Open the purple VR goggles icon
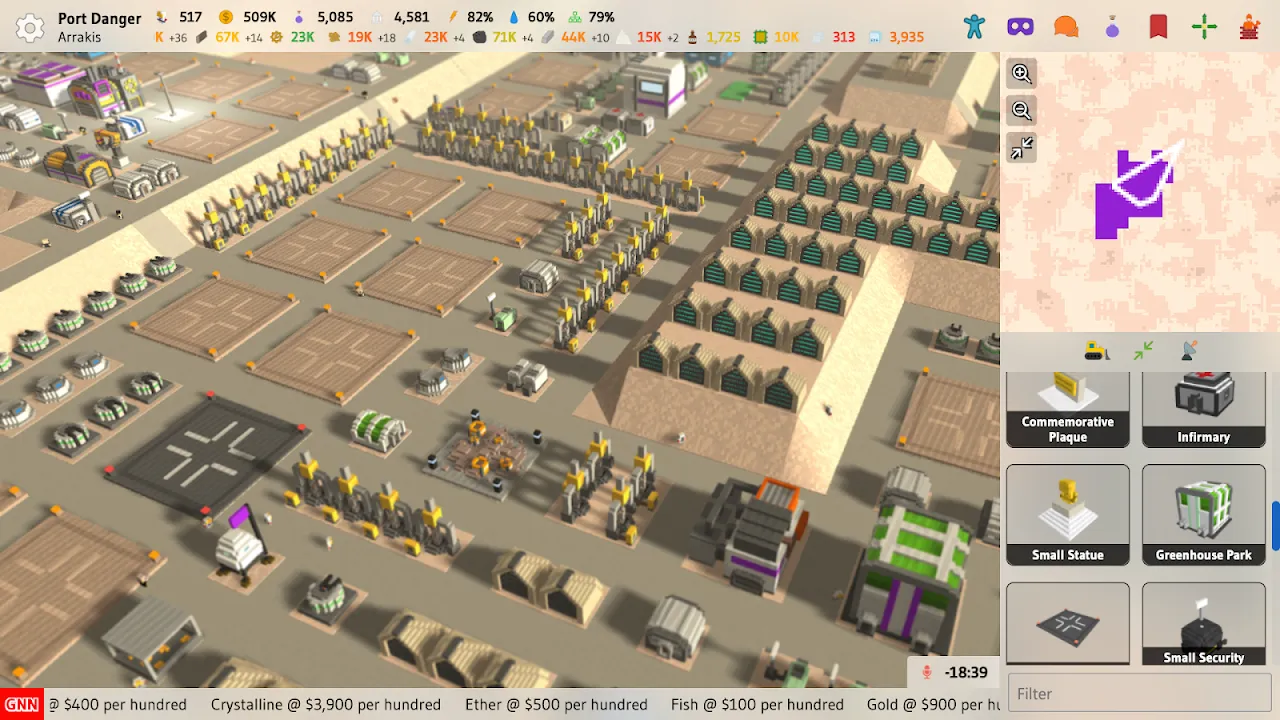The height and width of the screenshot is (720, 1280). point(1020,26)
